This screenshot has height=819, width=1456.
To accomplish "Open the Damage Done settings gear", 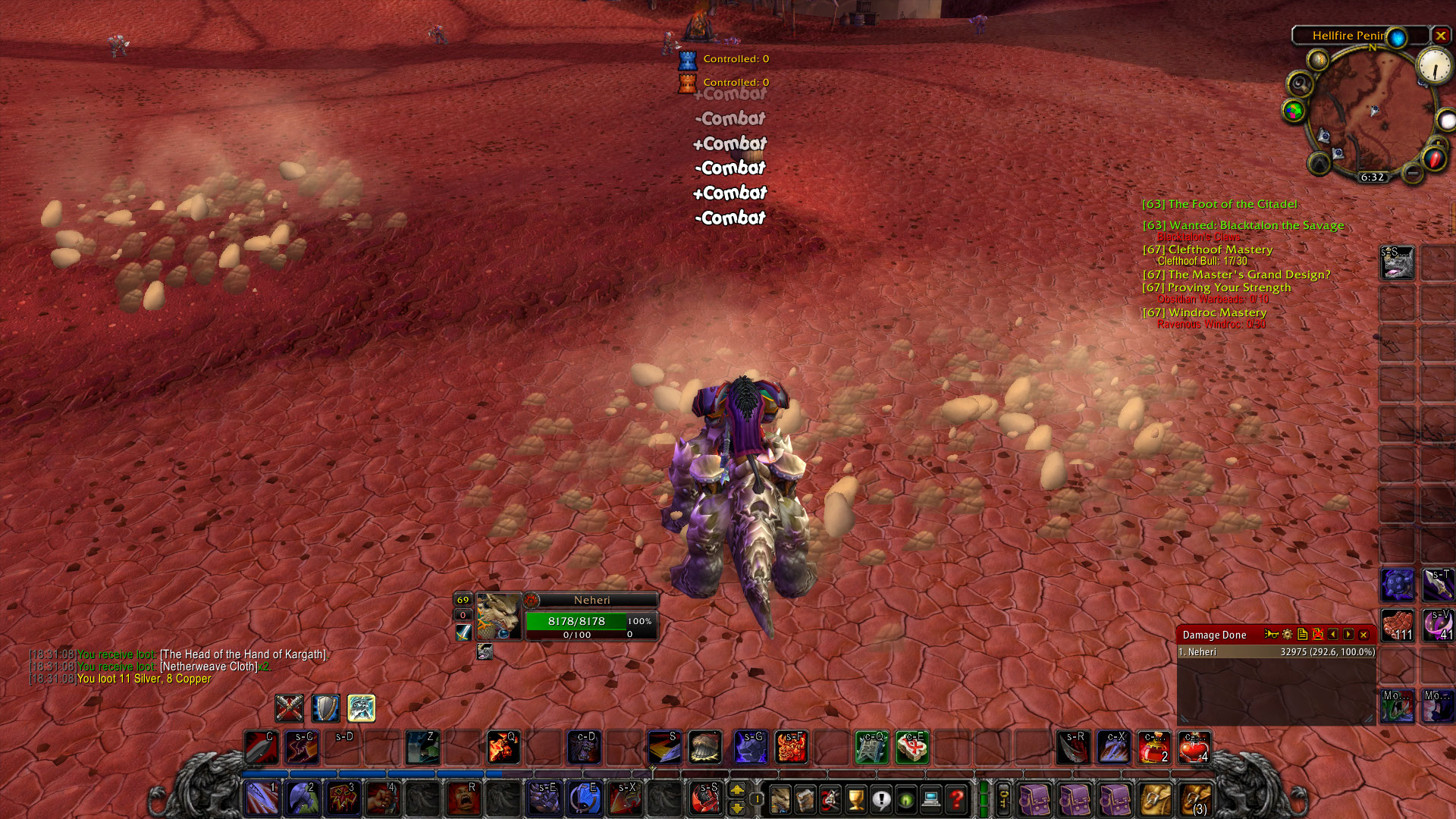I will point(1287,634).
